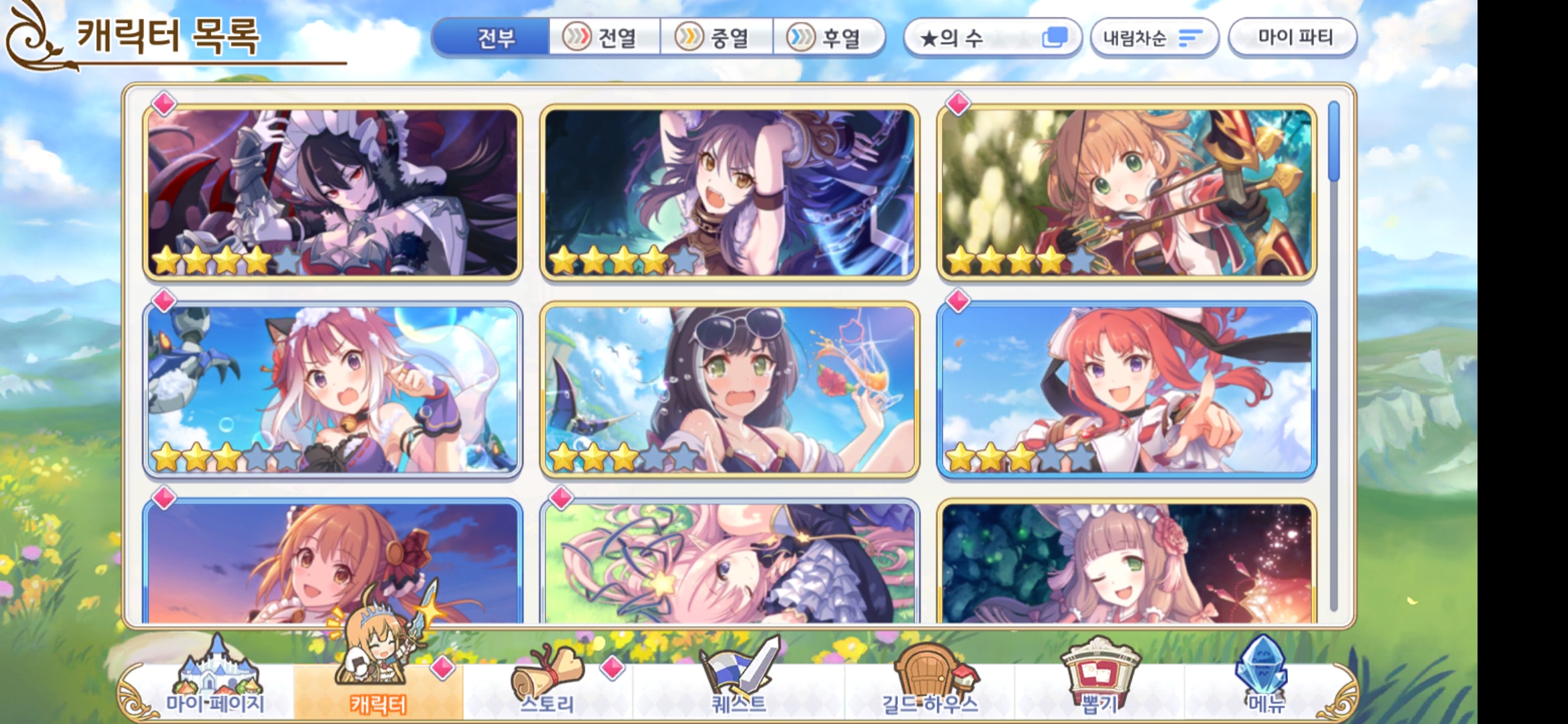The width and height of the screenshot is (1568, 724).
Task: Choose the black-haired girl with sunglasses card
Action: (729, 389)
